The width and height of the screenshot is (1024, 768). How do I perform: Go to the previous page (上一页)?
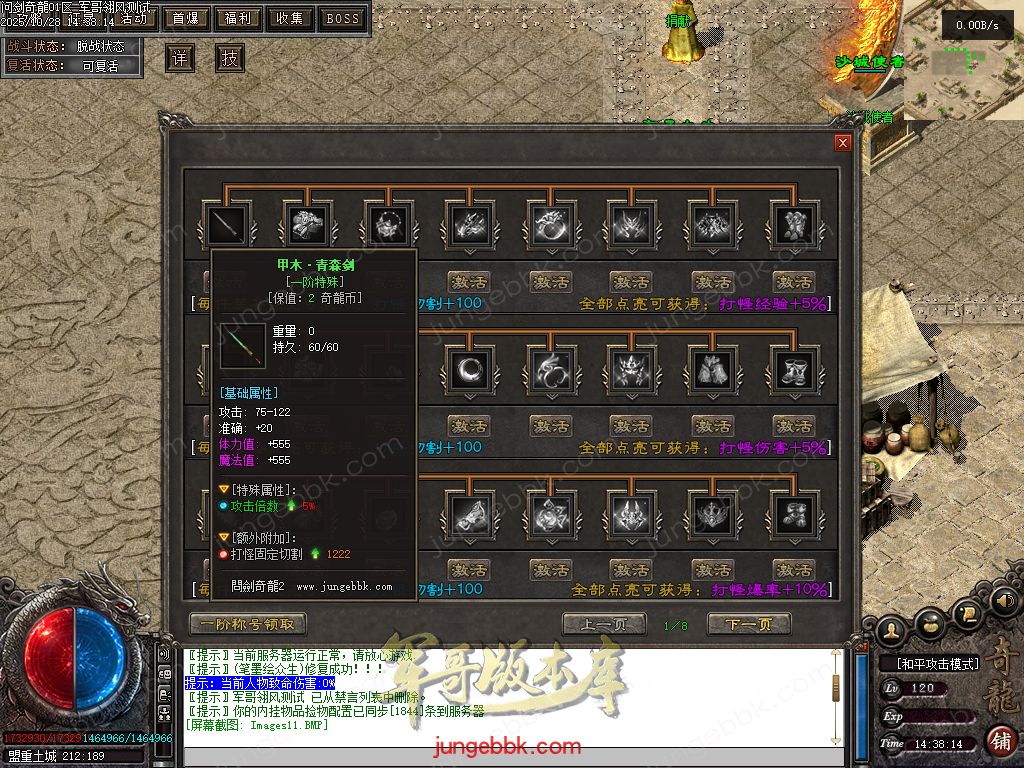click(x=604, y=624)
